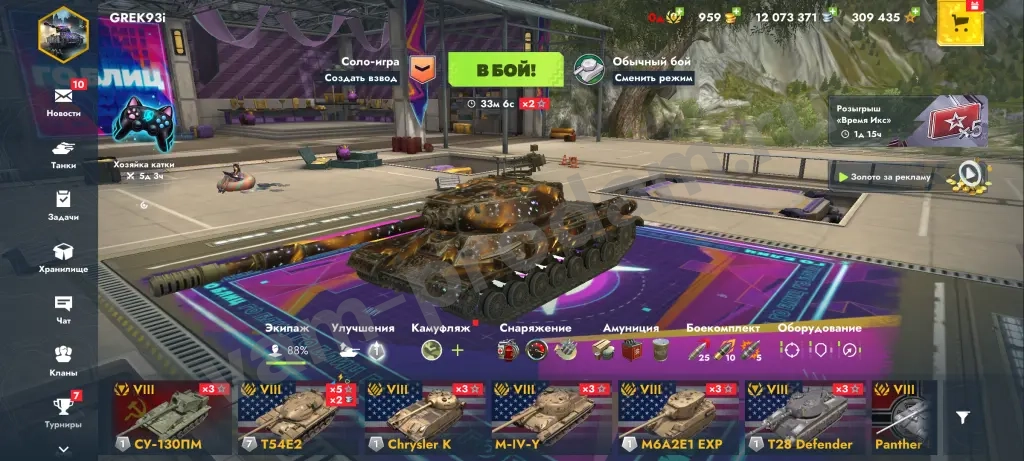Screen dimensions: 1024x461
Task: Open the Задачи missions menu
Action: 63,205
